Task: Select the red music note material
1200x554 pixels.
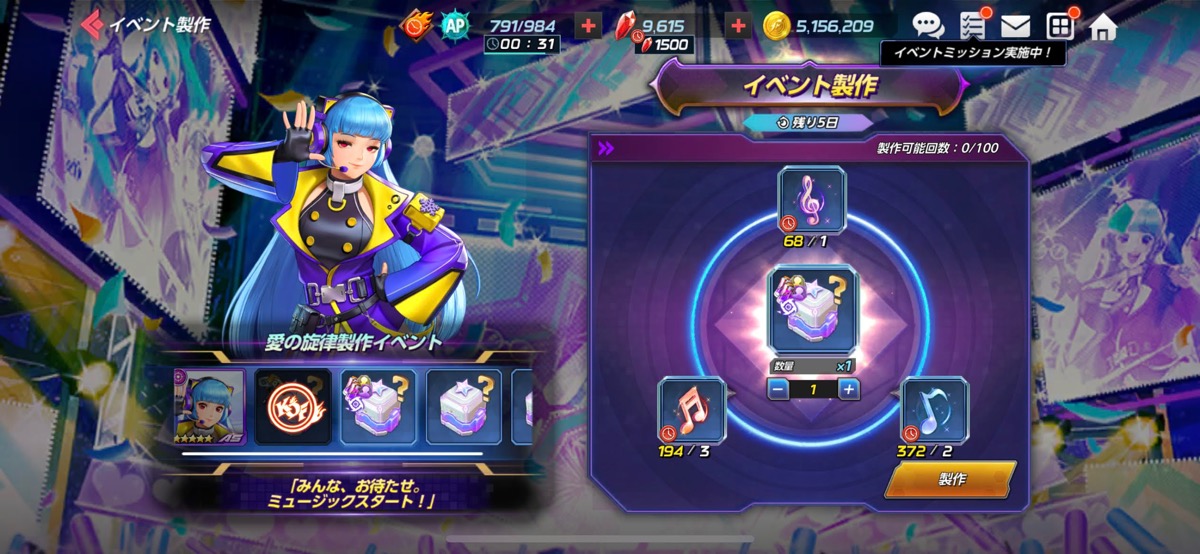Action: coord(691,410)
